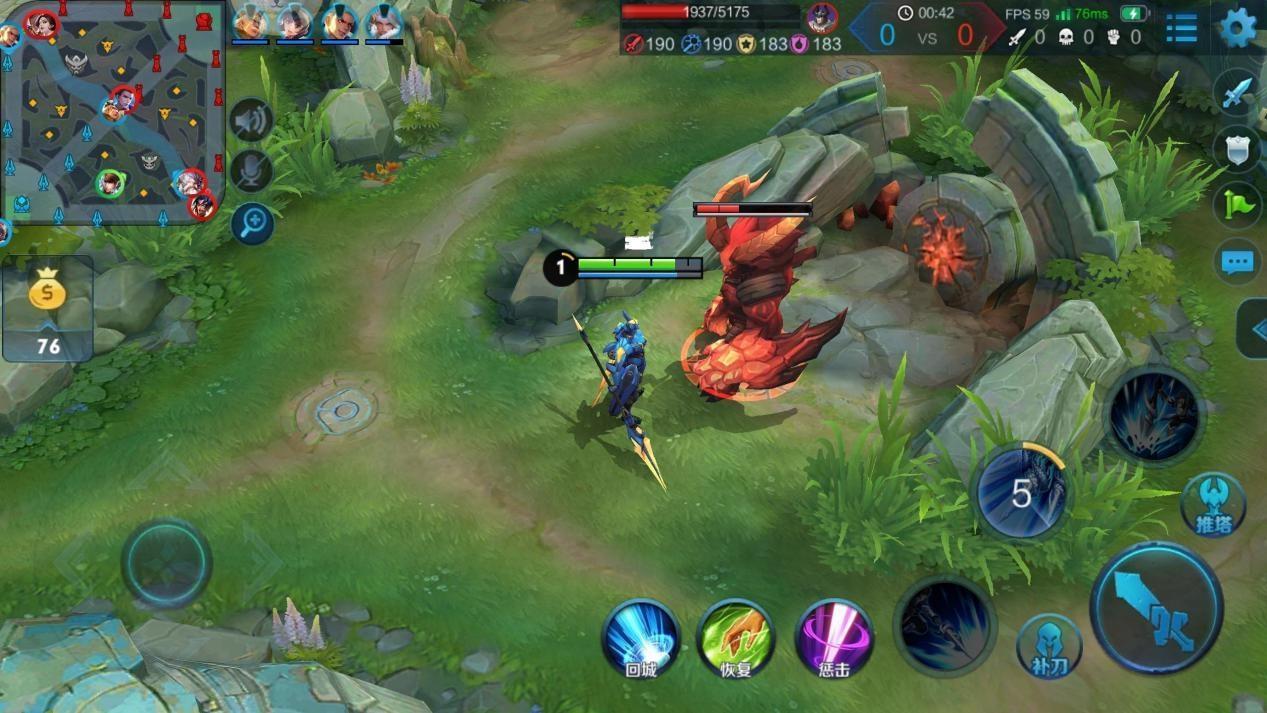Image resolution: width=1267 pixels, height=713 pixels.
Task: Send the sword attack signal
Action: click(1237, 93)
